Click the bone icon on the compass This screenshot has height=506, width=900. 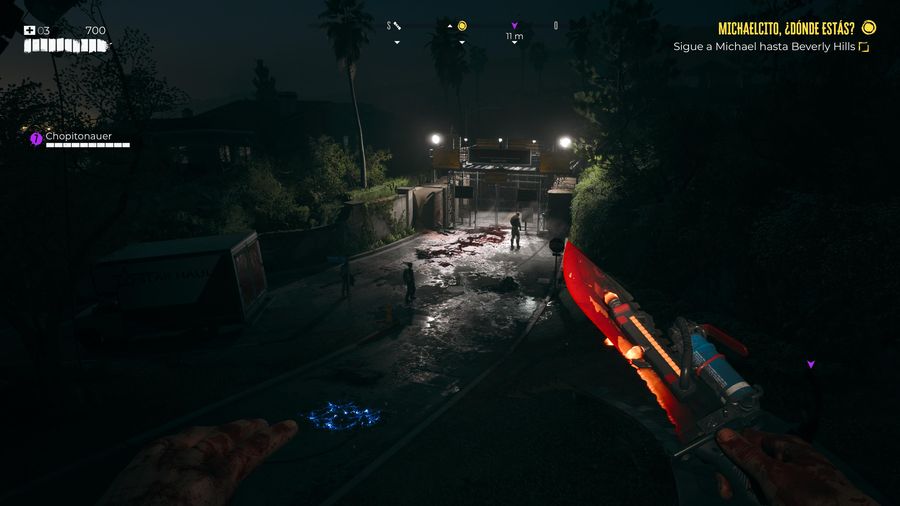coord(397,26)
